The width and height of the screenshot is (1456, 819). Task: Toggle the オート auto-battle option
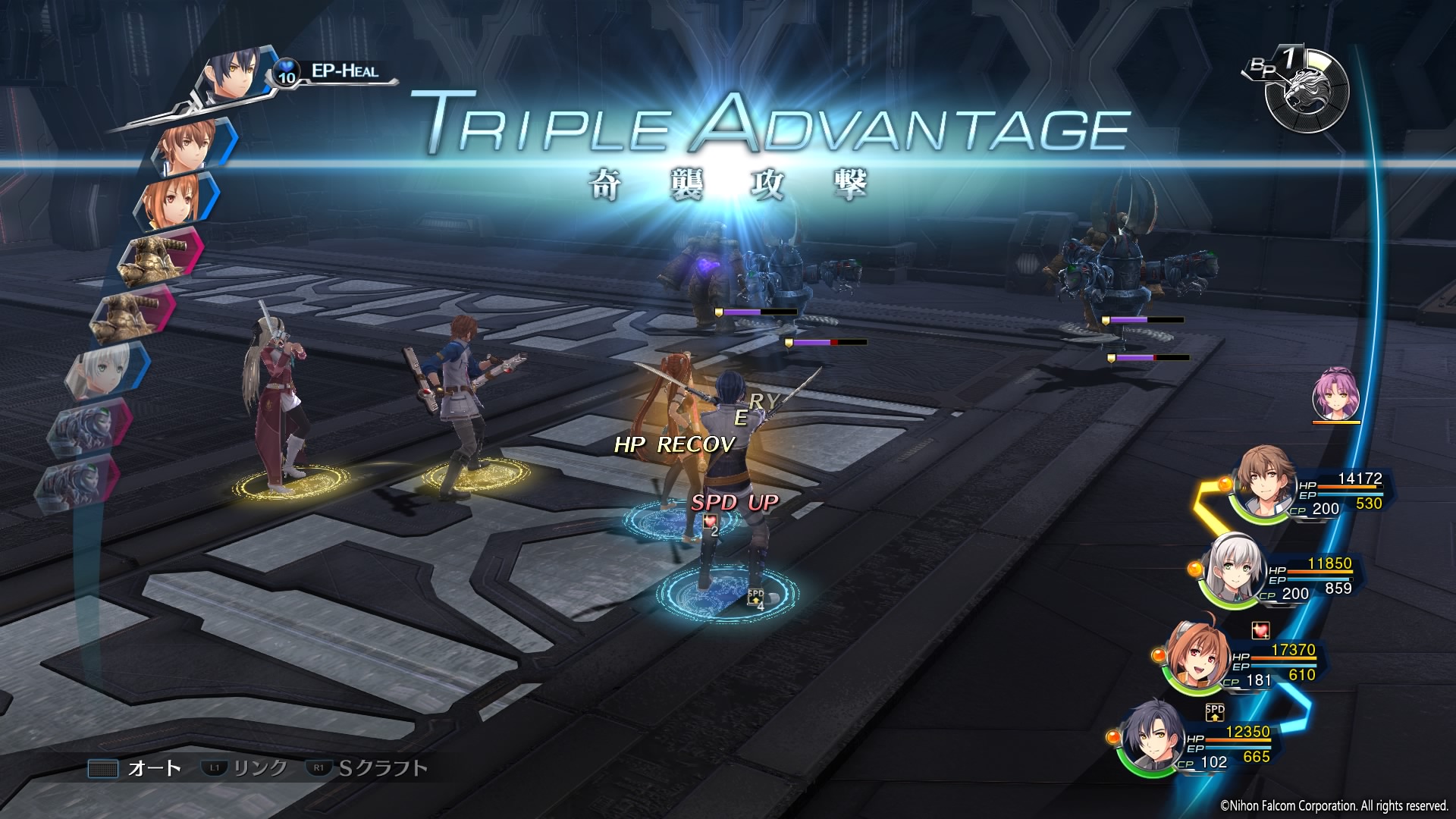tap(135, 768)
